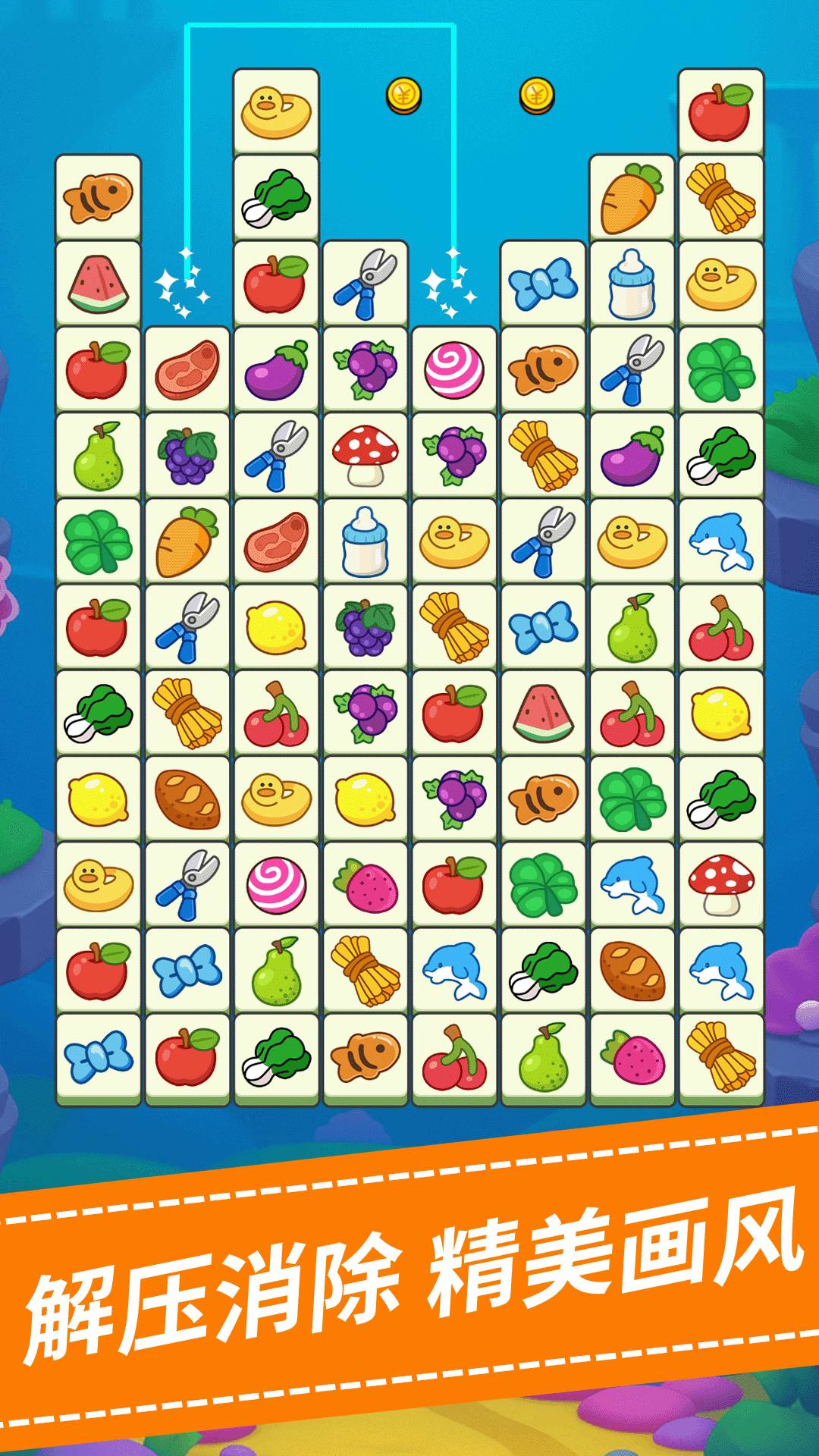
Task: Choose the baby bottle directly below the carrot
Action: click(x=632, y=284)
